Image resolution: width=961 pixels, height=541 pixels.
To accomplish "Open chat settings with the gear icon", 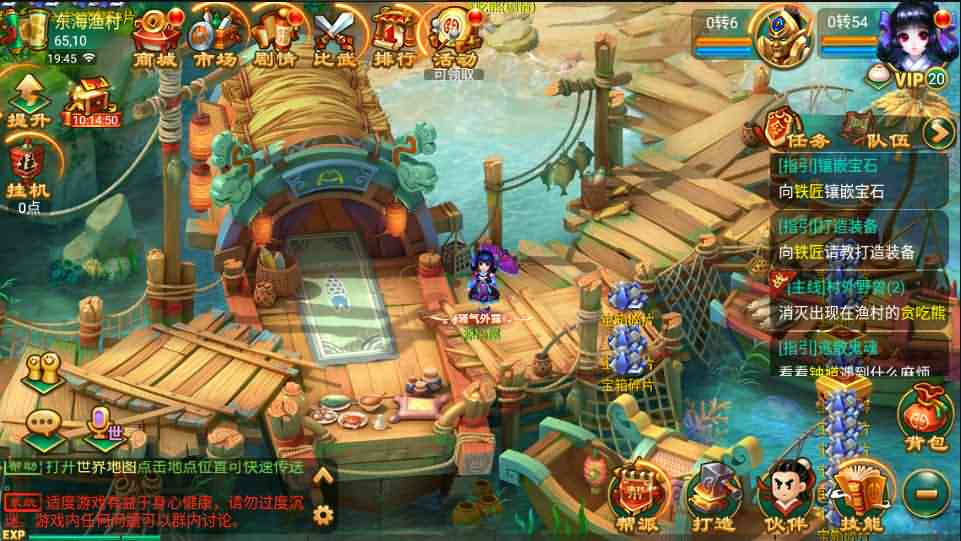I will tap(322, 514).
